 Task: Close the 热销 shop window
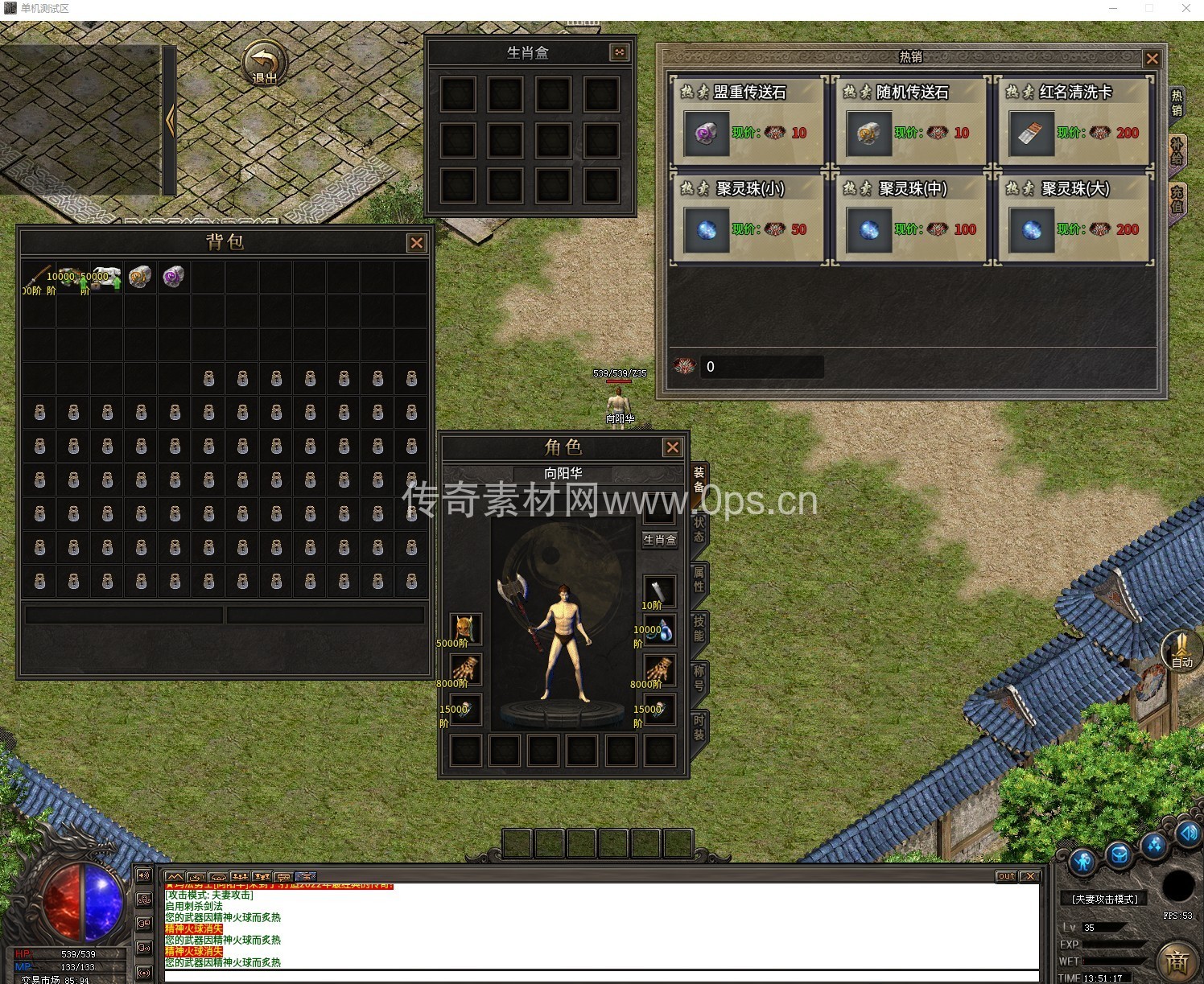coord(1152,59)
